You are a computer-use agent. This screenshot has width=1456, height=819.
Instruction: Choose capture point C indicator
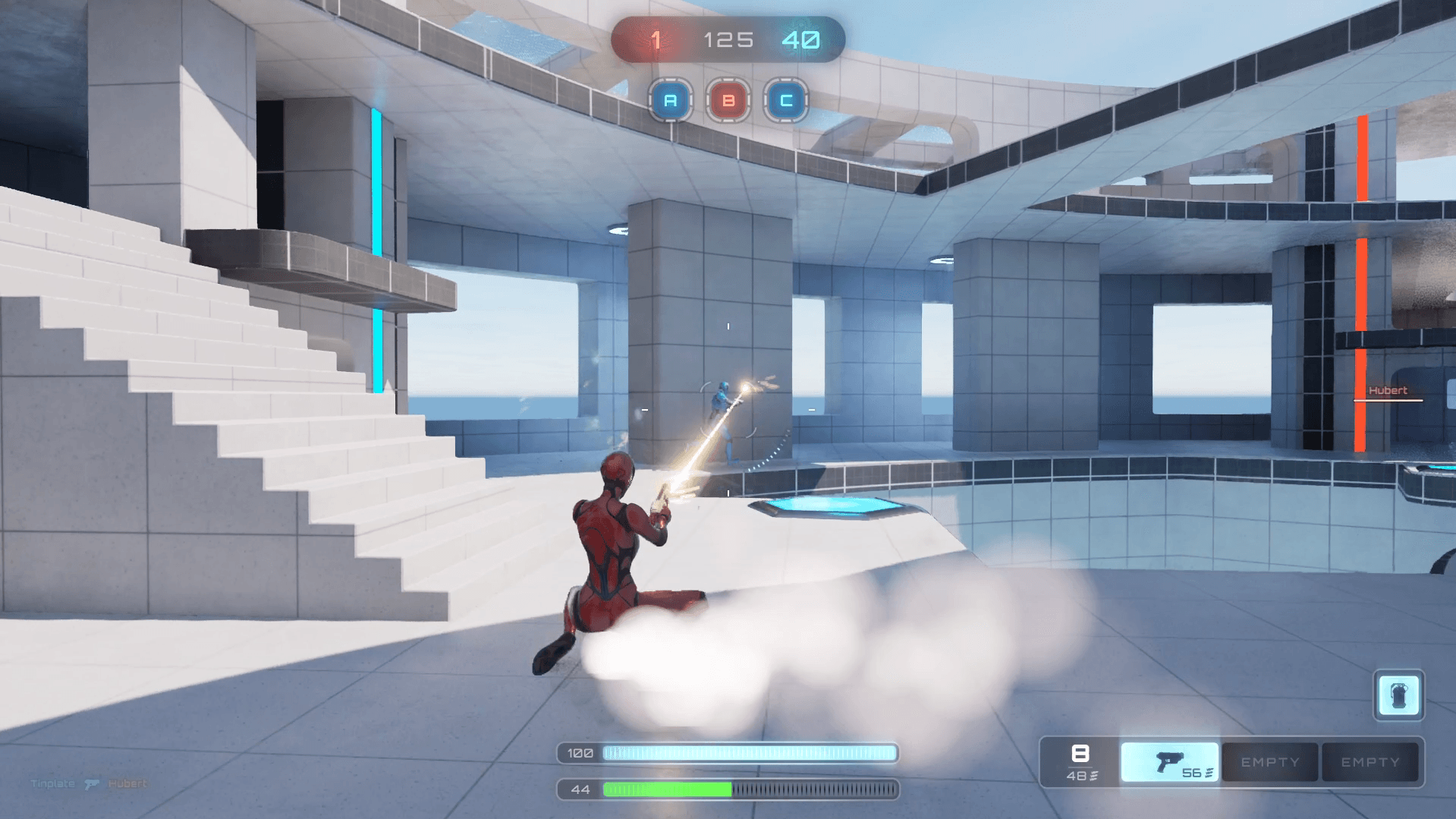click(786, 100)
